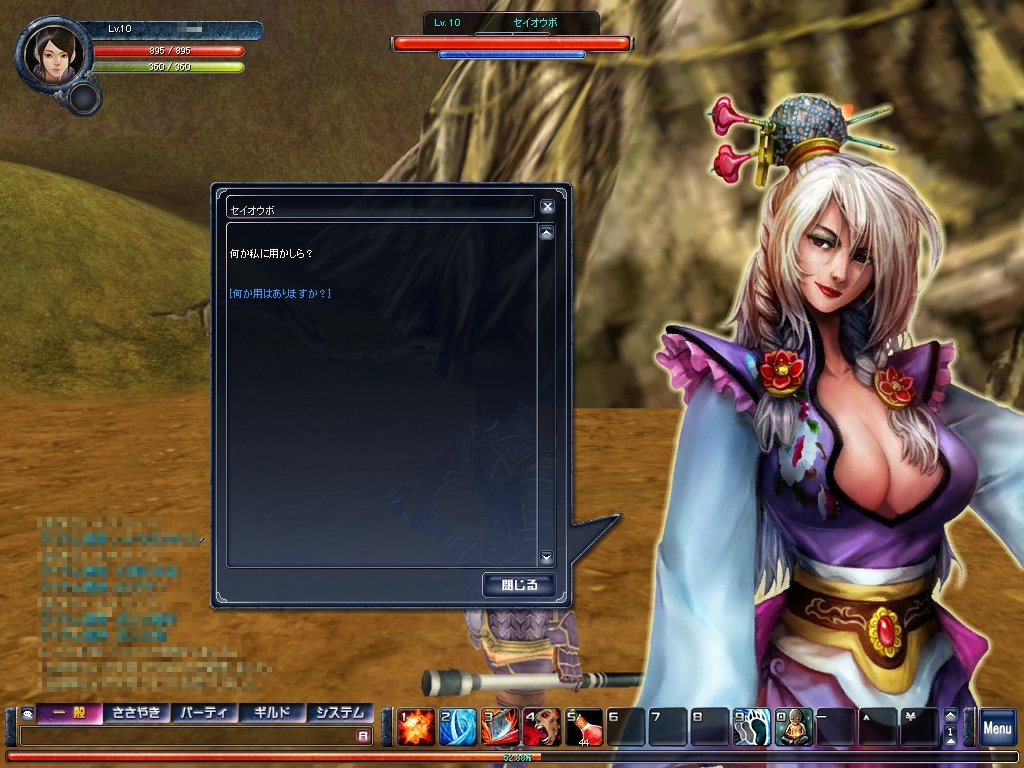
Task: Open the Menu button
Action: pos(997,728)
